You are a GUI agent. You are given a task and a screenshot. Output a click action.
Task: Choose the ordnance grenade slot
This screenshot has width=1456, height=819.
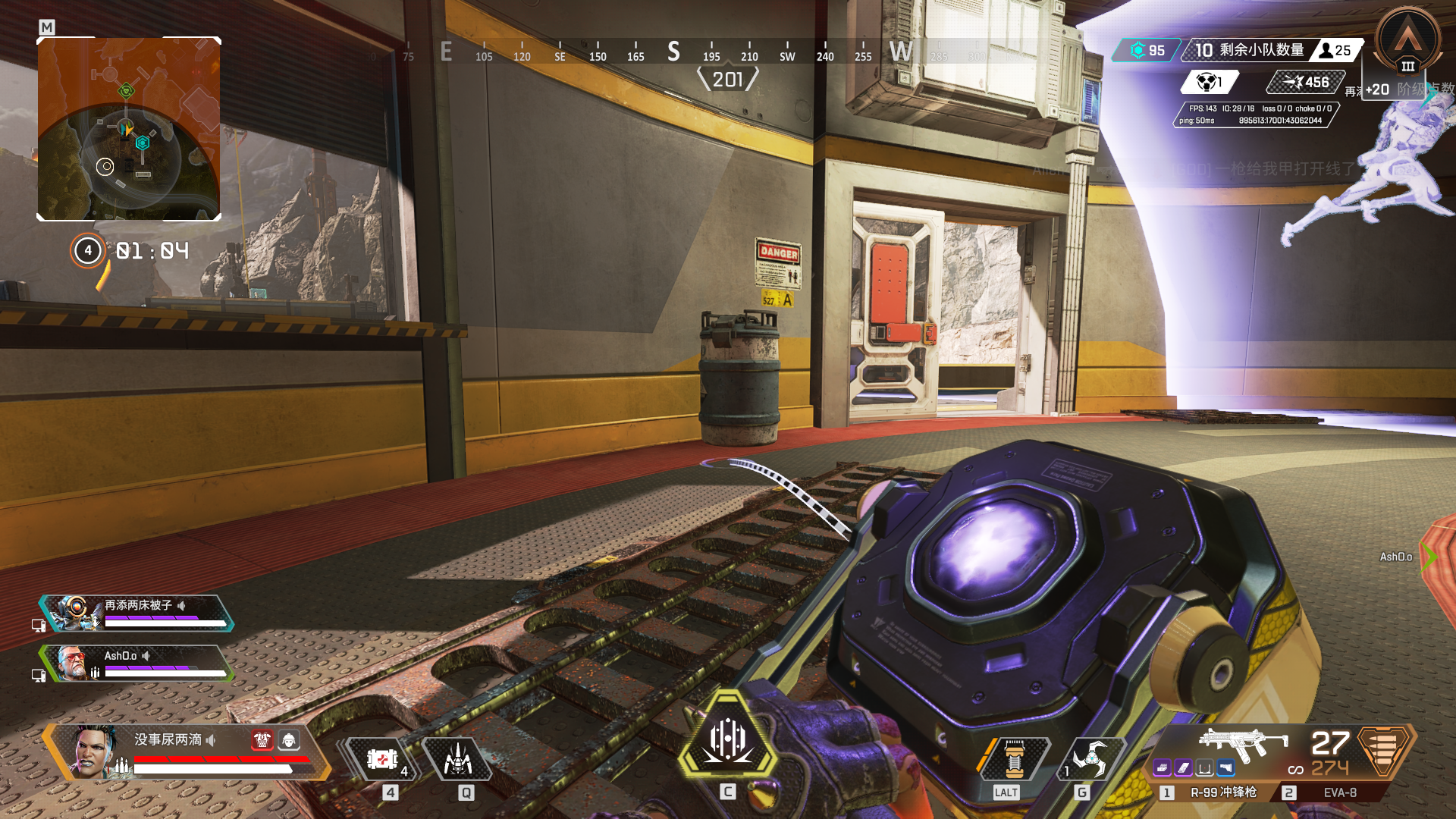pyautogui.click(x=1090, y=758)
